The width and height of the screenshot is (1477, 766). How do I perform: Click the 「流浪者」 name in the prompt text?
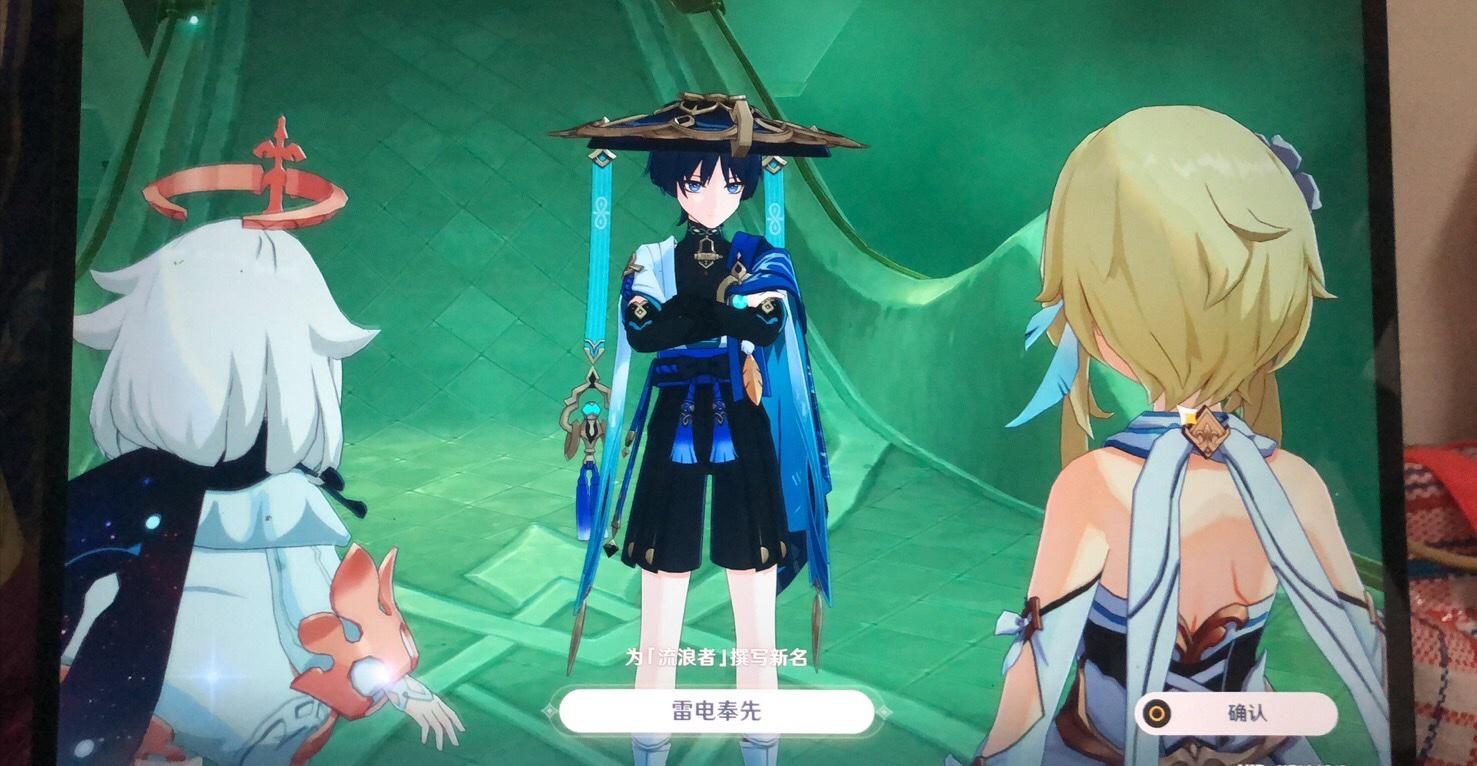pos(688,656)
